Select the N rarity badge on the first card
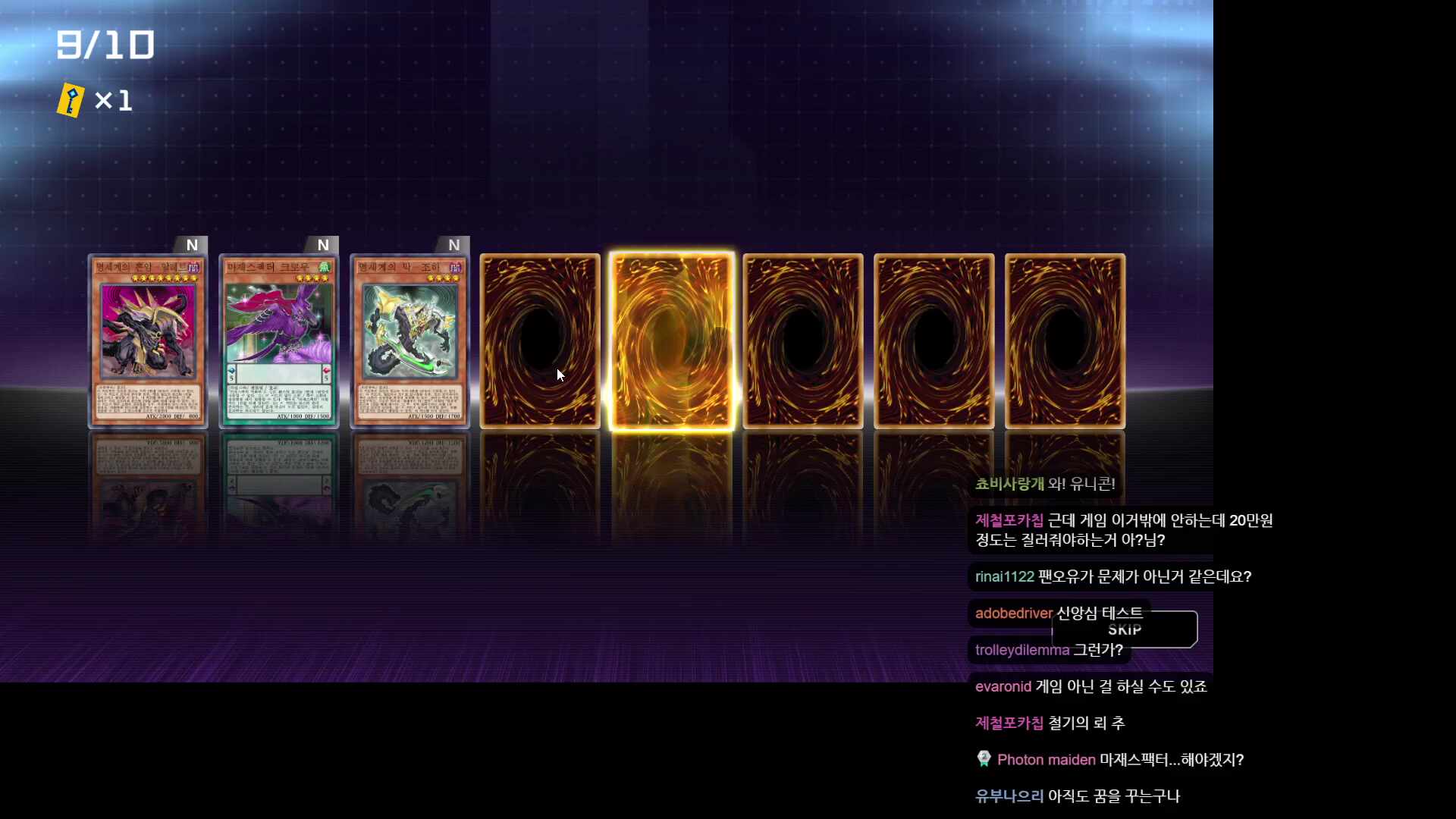Image resolution: width=1456 pixels, height=819 pixels. pyautogui.click(x=192, y=244)
